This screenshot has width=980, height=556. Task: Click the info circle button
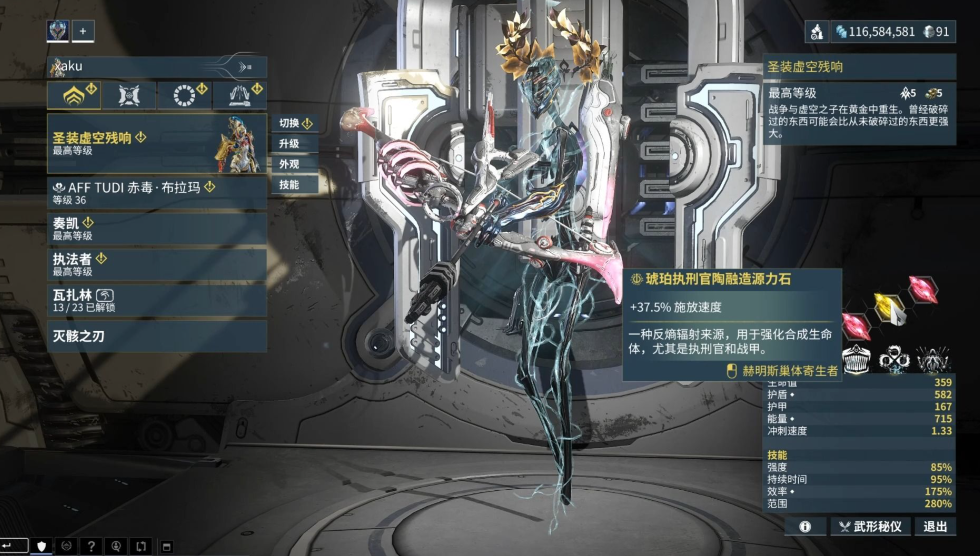(x=804, y=526)
